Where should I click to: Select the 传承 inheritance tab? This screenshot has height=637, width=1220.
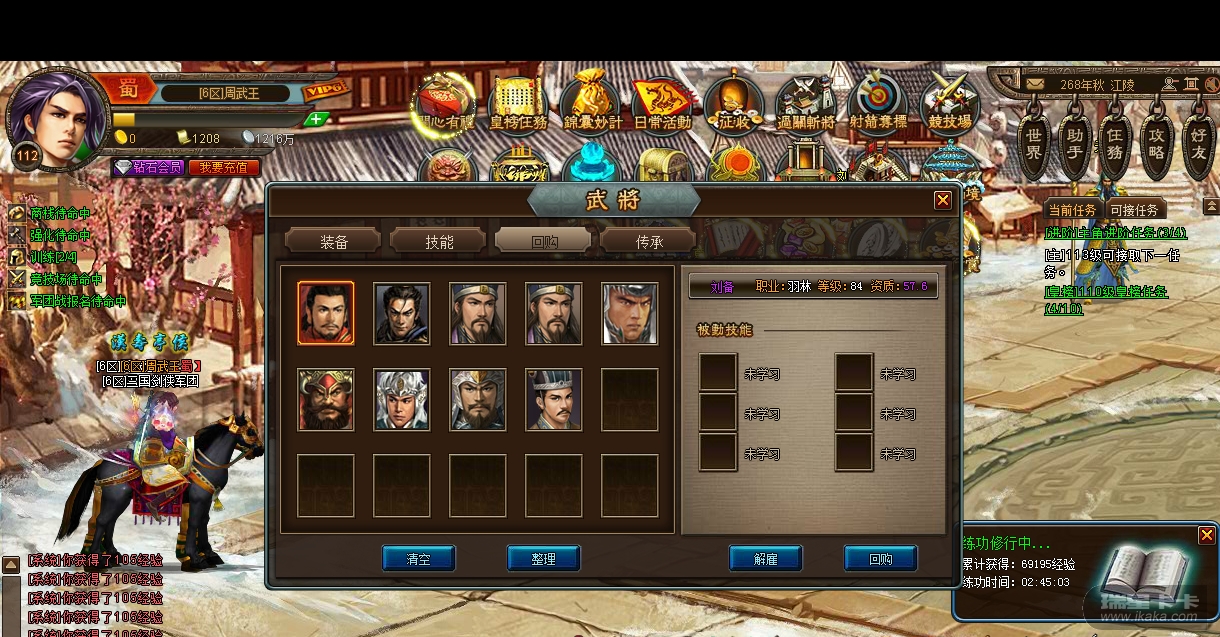point(648,241)
